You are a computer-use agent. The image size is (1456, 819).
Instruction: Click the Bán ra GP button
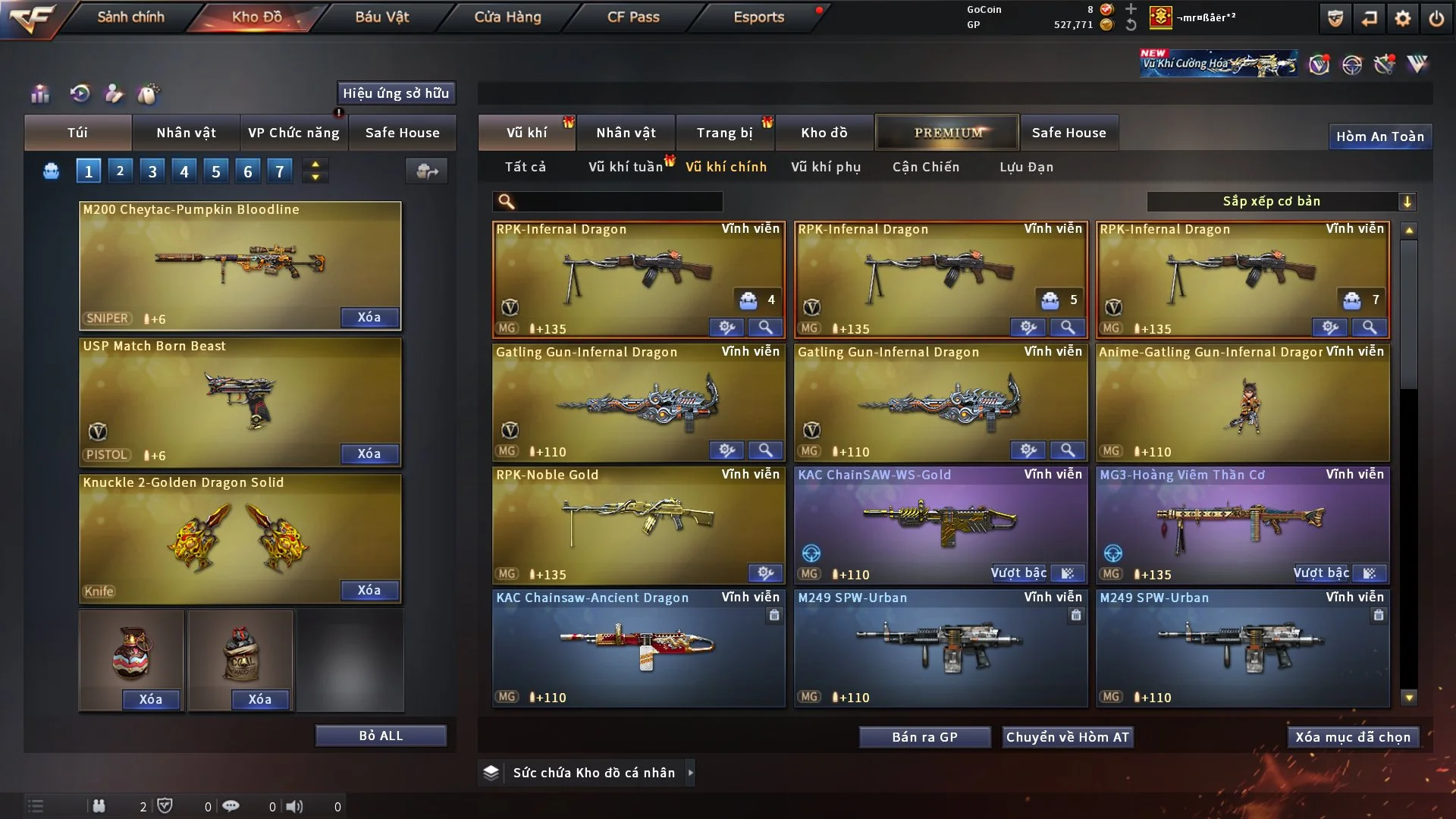pyautogui.click(x=924, y=737)
